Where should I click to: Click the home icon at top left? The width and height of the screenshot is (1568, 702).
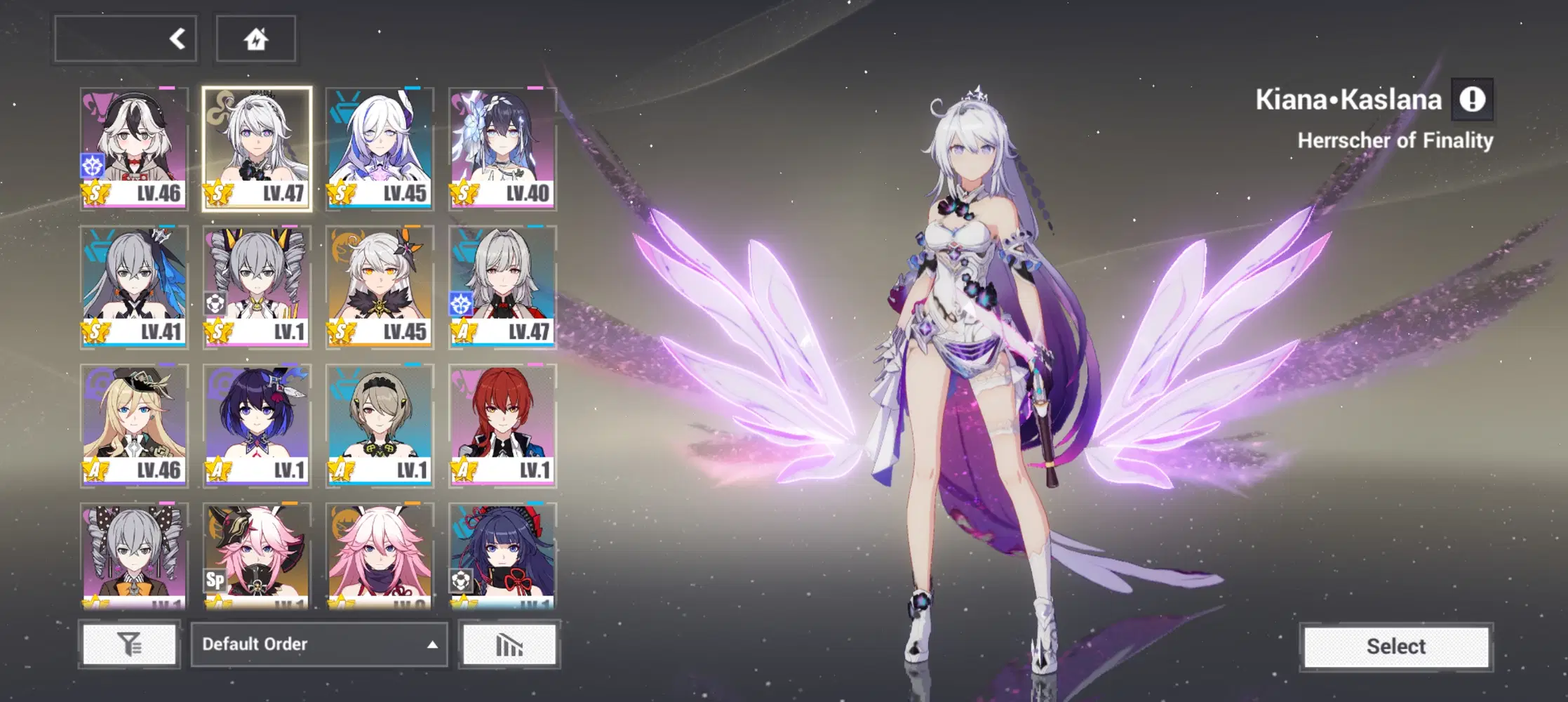(x=255, y=39)
